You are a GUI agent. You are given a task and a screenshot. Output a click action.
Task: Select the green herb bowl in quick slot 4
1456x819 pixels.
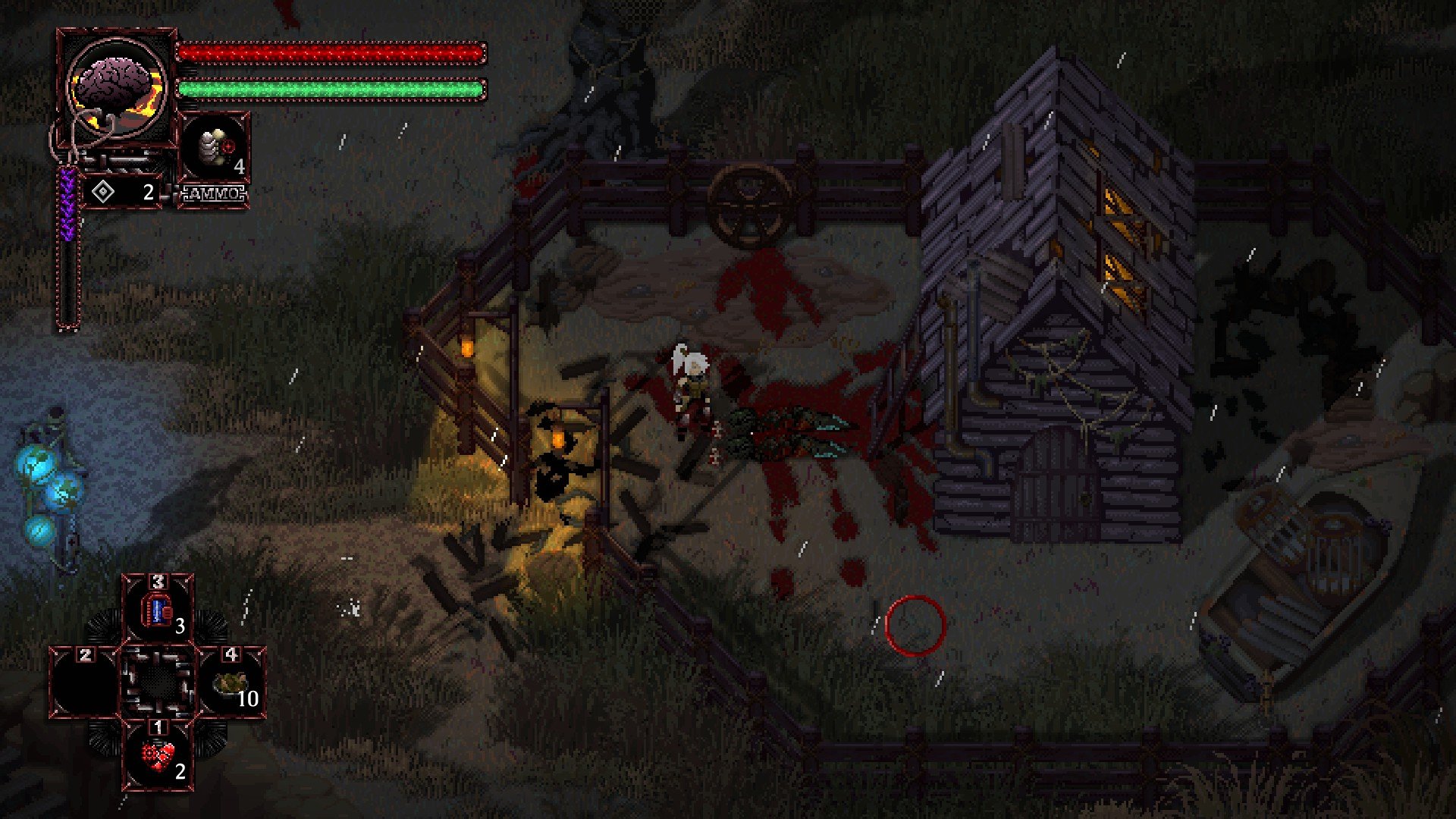click(231, 682)
